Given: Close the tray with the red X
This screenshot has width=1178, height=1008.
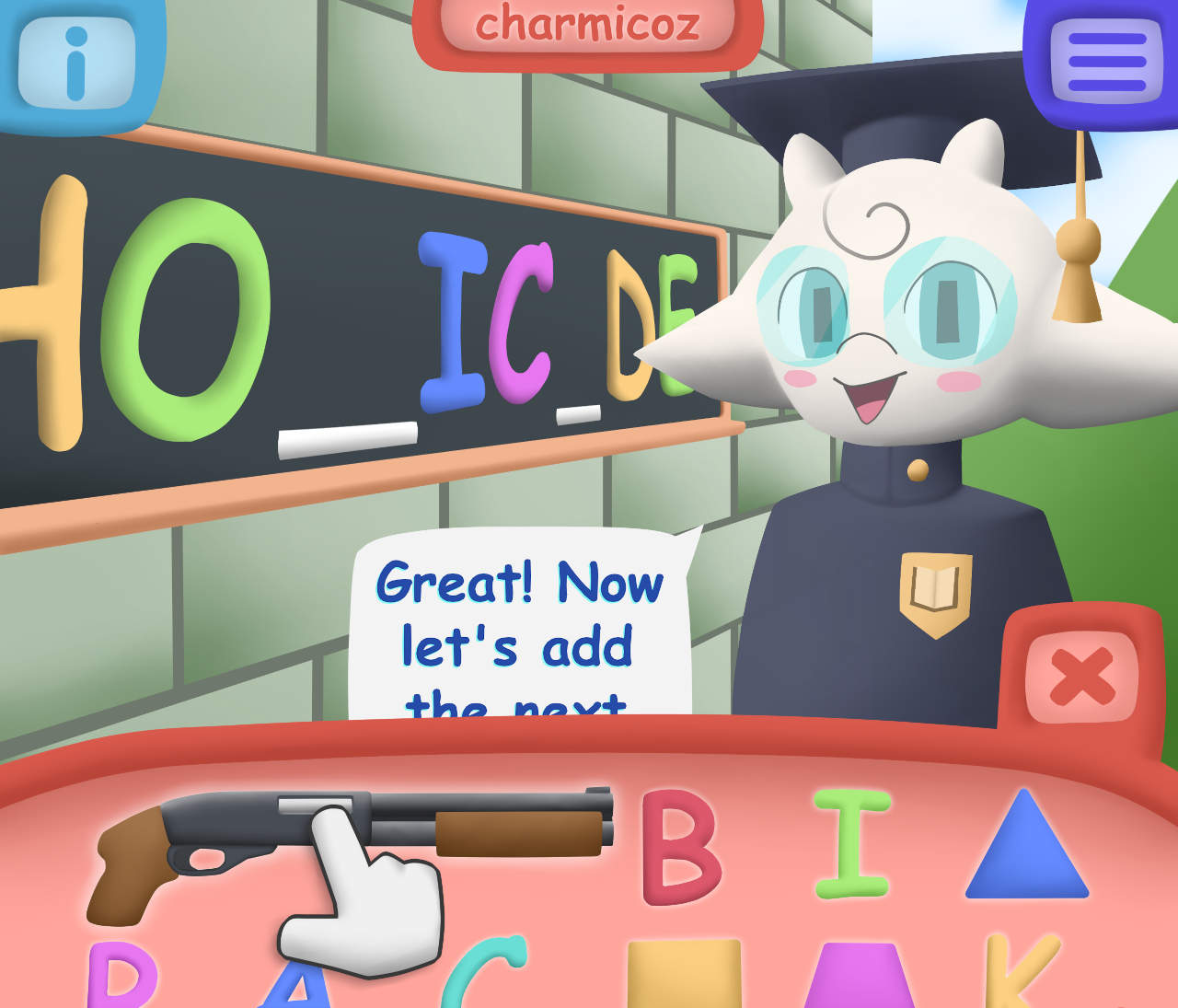Looking at the screenshot, I should click(1081, 677).
